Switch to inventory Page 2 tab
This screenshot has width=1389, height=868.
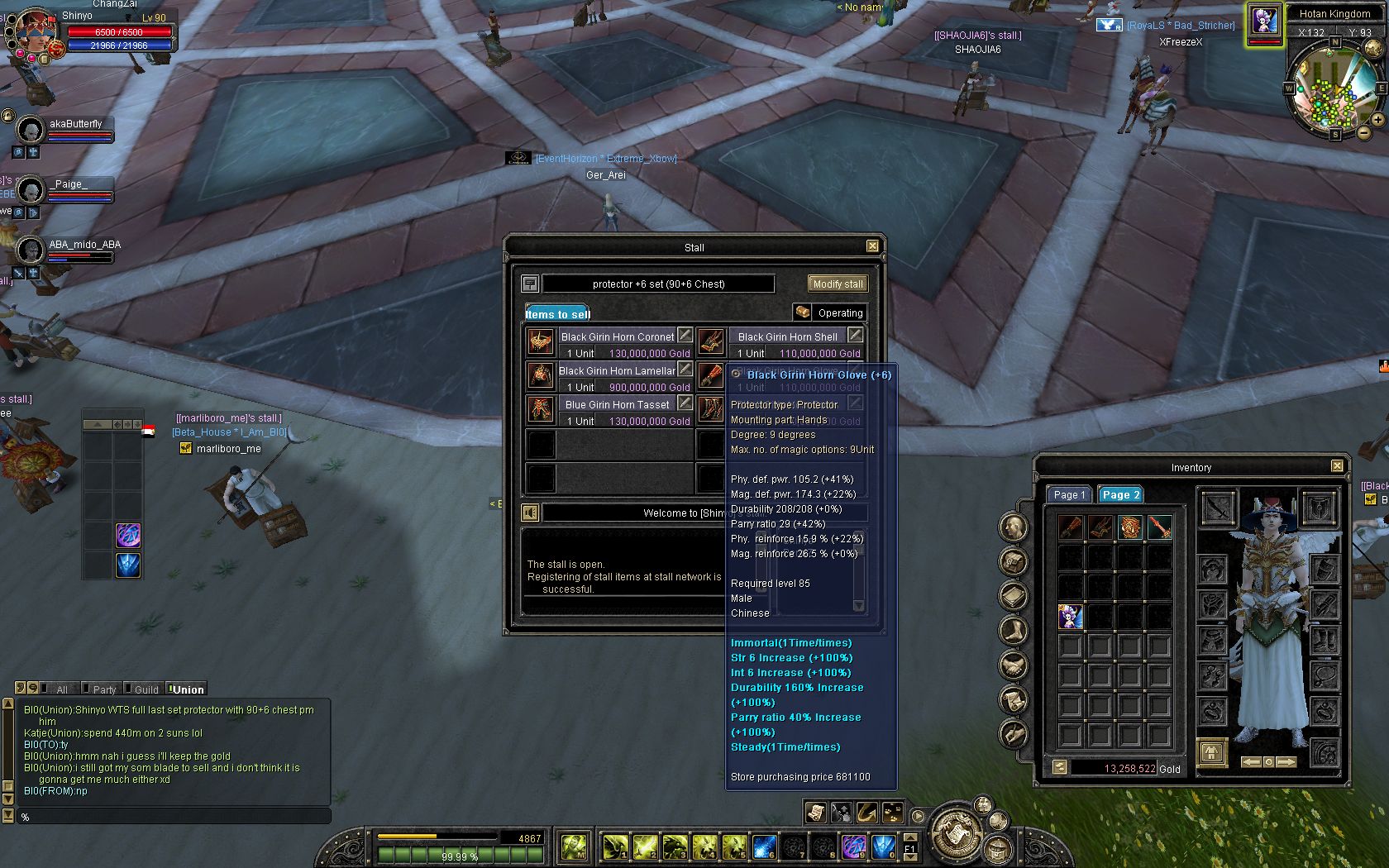[1120, 494]
